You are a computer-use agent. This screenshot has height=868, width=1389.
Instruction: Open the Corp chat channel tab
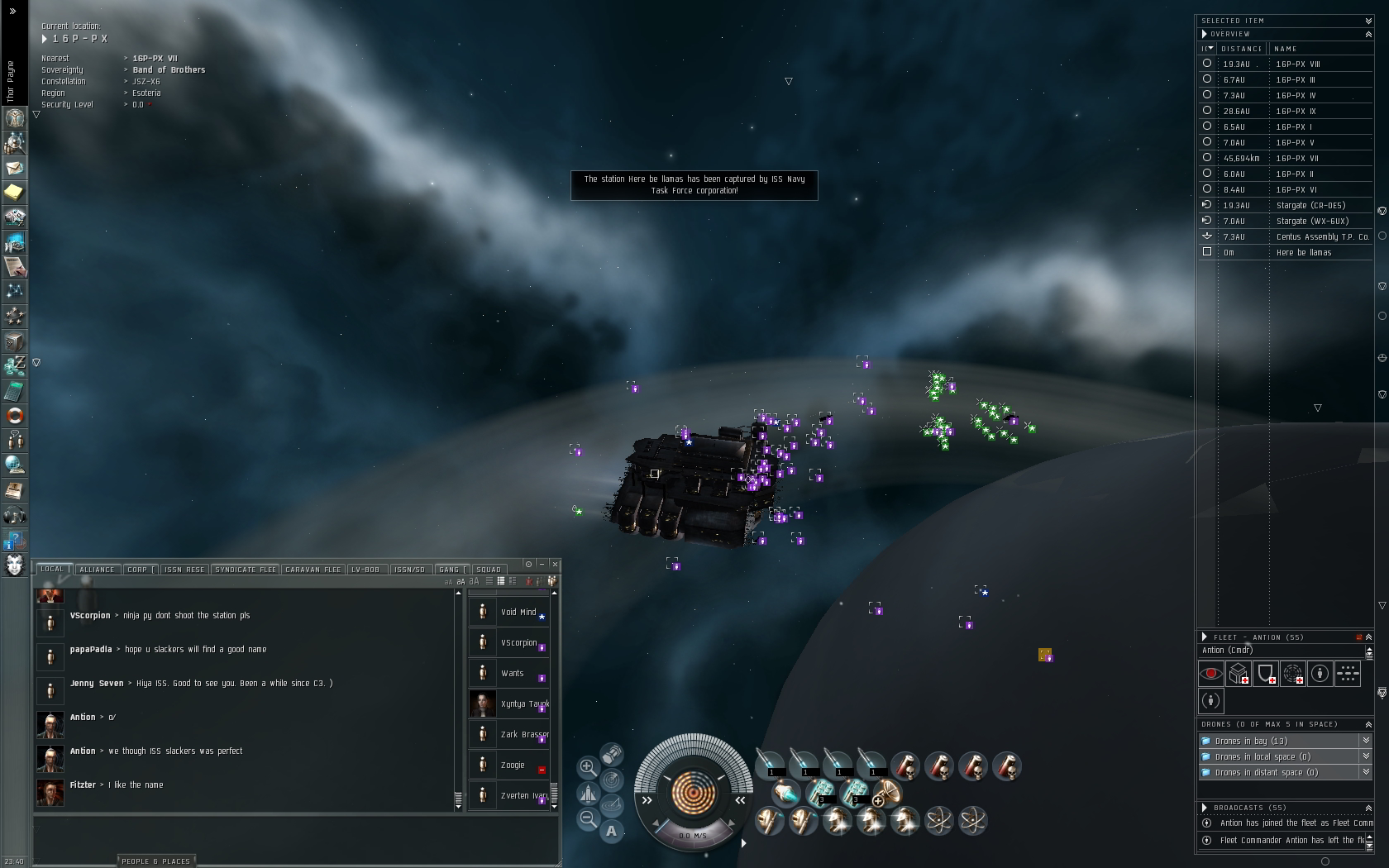pyautogui.click(x=138, y=570)
